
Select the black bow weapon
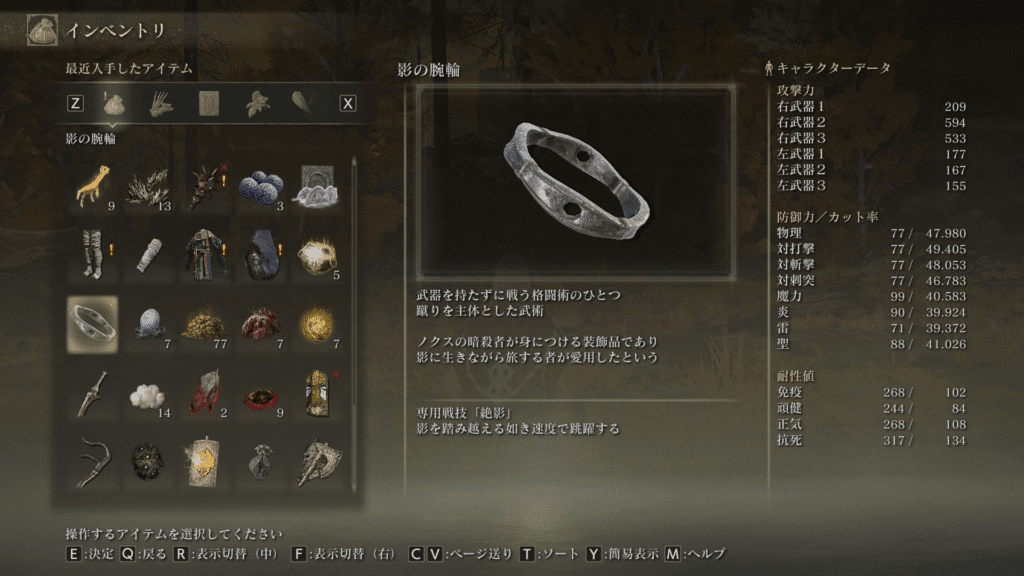[92, 460]
